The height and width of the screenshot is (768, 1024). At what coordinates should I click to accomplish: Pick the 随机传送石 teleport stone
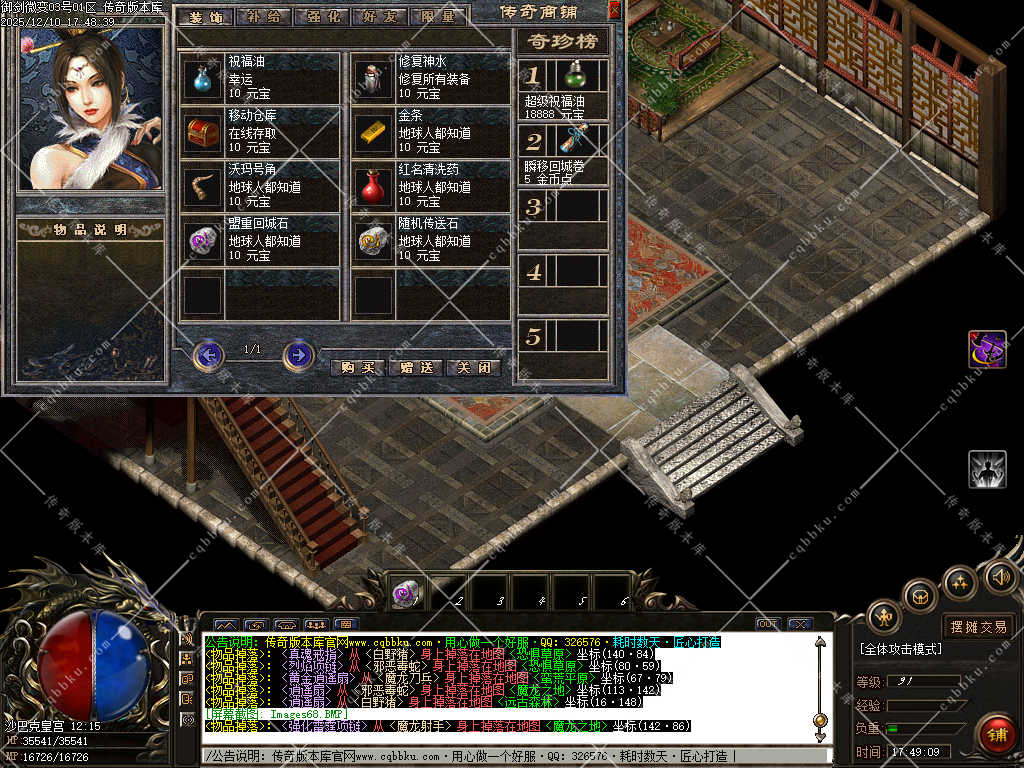click(x=374, y=241)
